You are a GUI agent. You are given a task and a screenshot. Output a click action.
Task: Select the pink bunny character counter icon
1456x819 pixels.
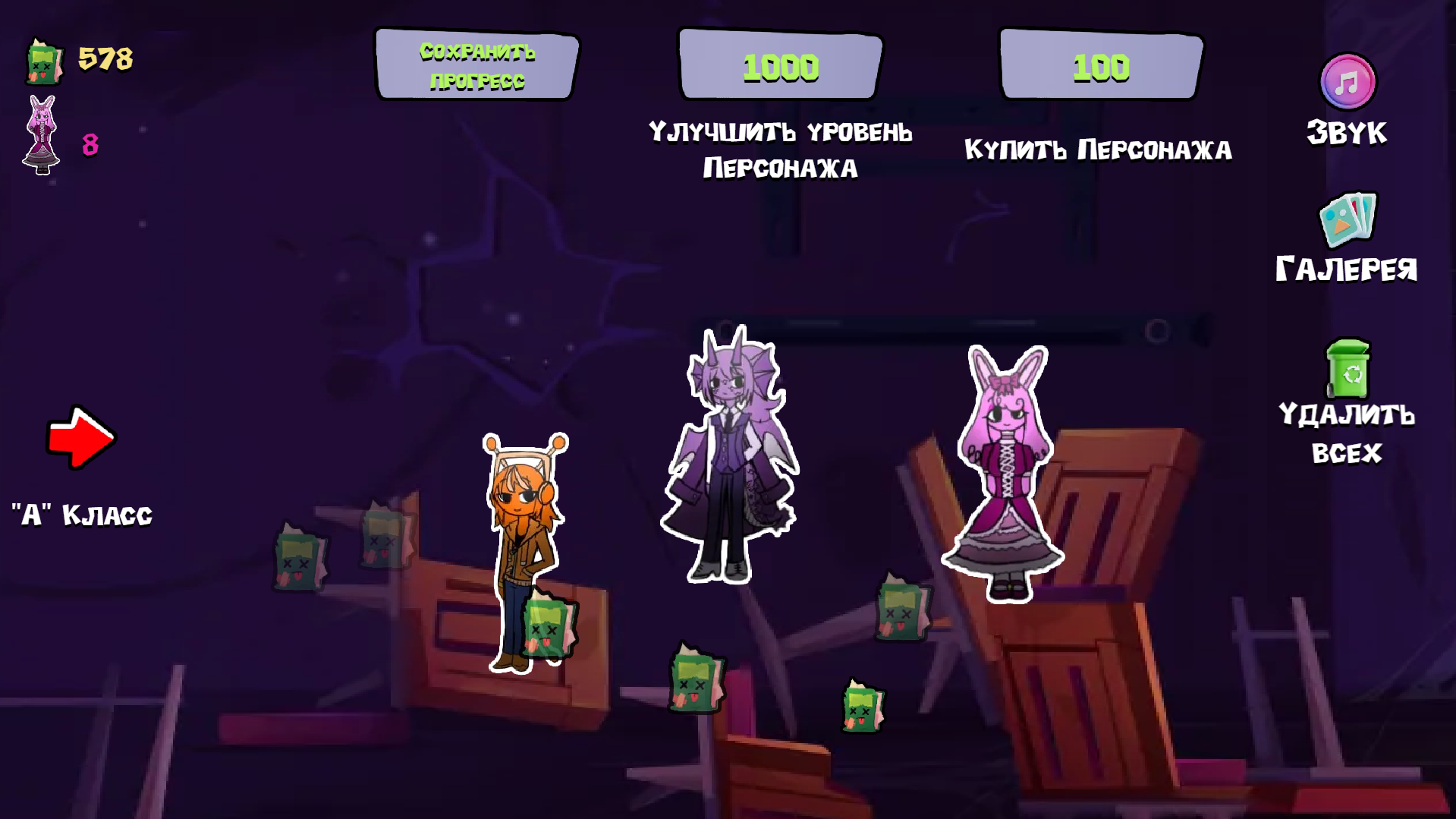pyautogui.click(x=42, y=131)
